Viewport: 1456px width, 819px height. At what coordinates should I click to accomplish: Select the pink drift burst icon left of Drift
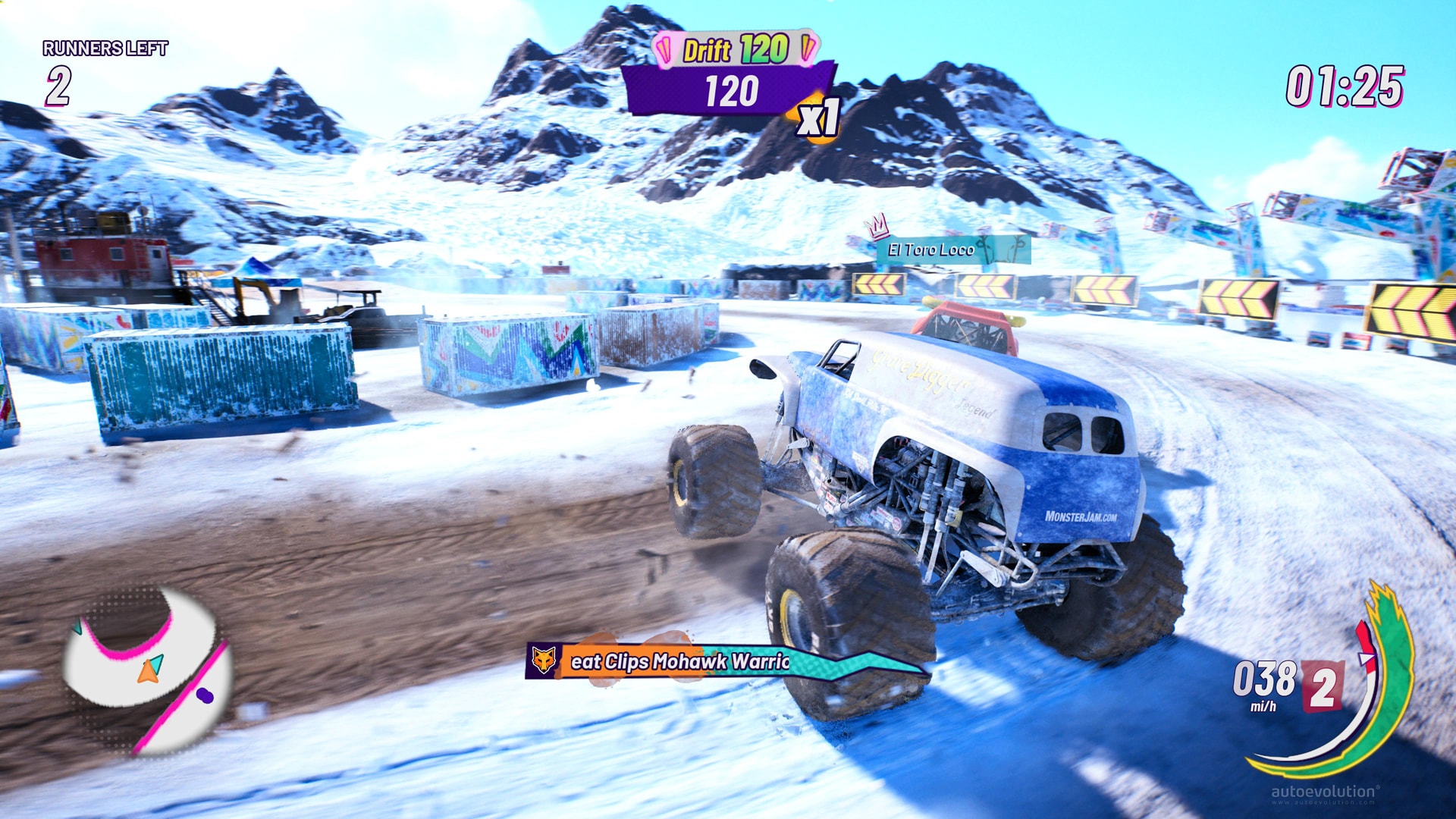[x=664, y=49]
